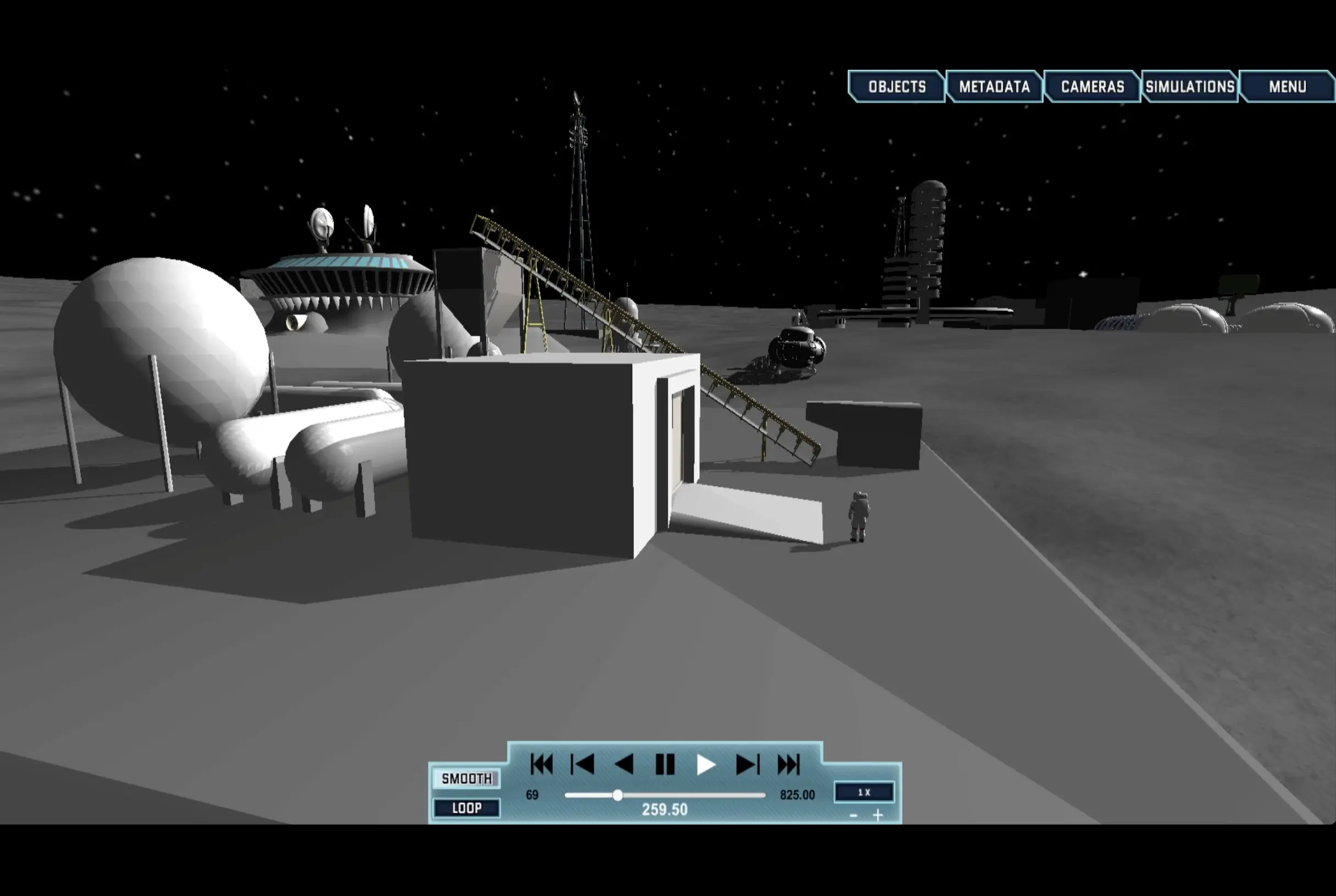Decrease playback speed with minus

853,815
